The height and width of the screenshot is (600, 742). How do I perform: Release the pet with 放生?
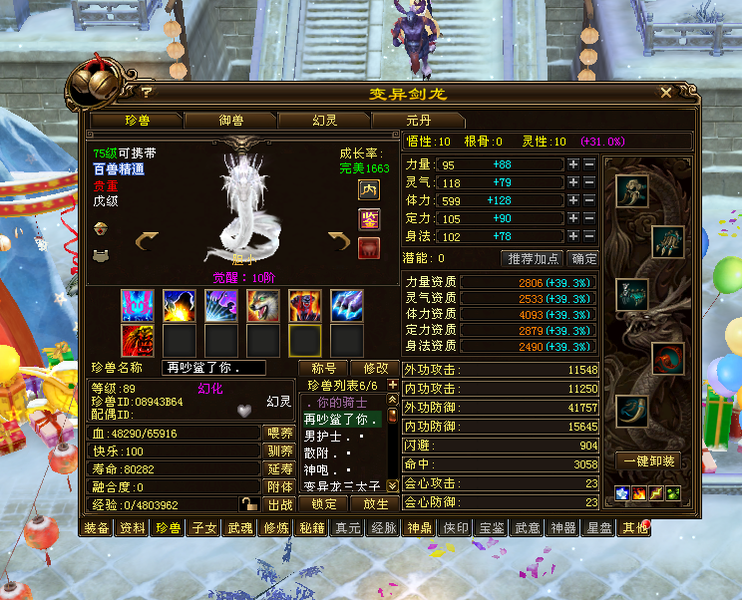coord(375,505)
